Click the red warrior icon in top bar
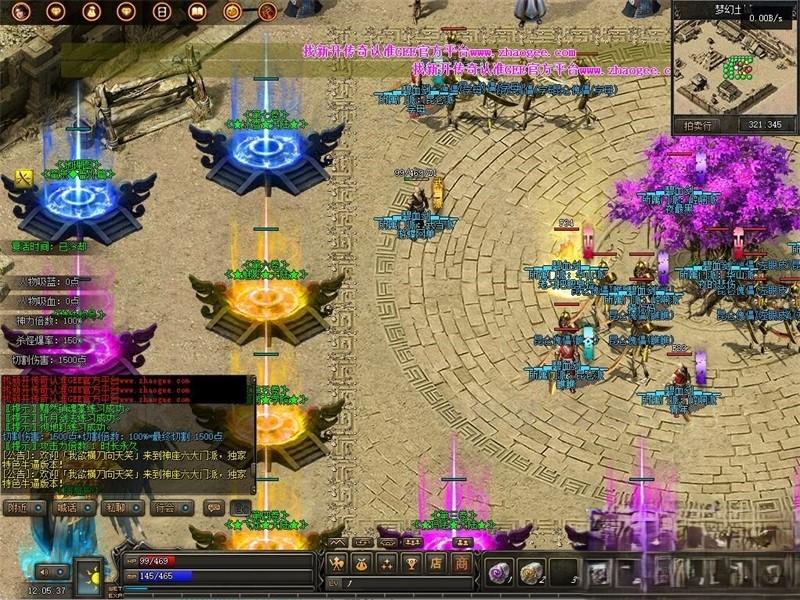This screenshot has width=800, height=600. pyautogui.click(x=267, y=13)
